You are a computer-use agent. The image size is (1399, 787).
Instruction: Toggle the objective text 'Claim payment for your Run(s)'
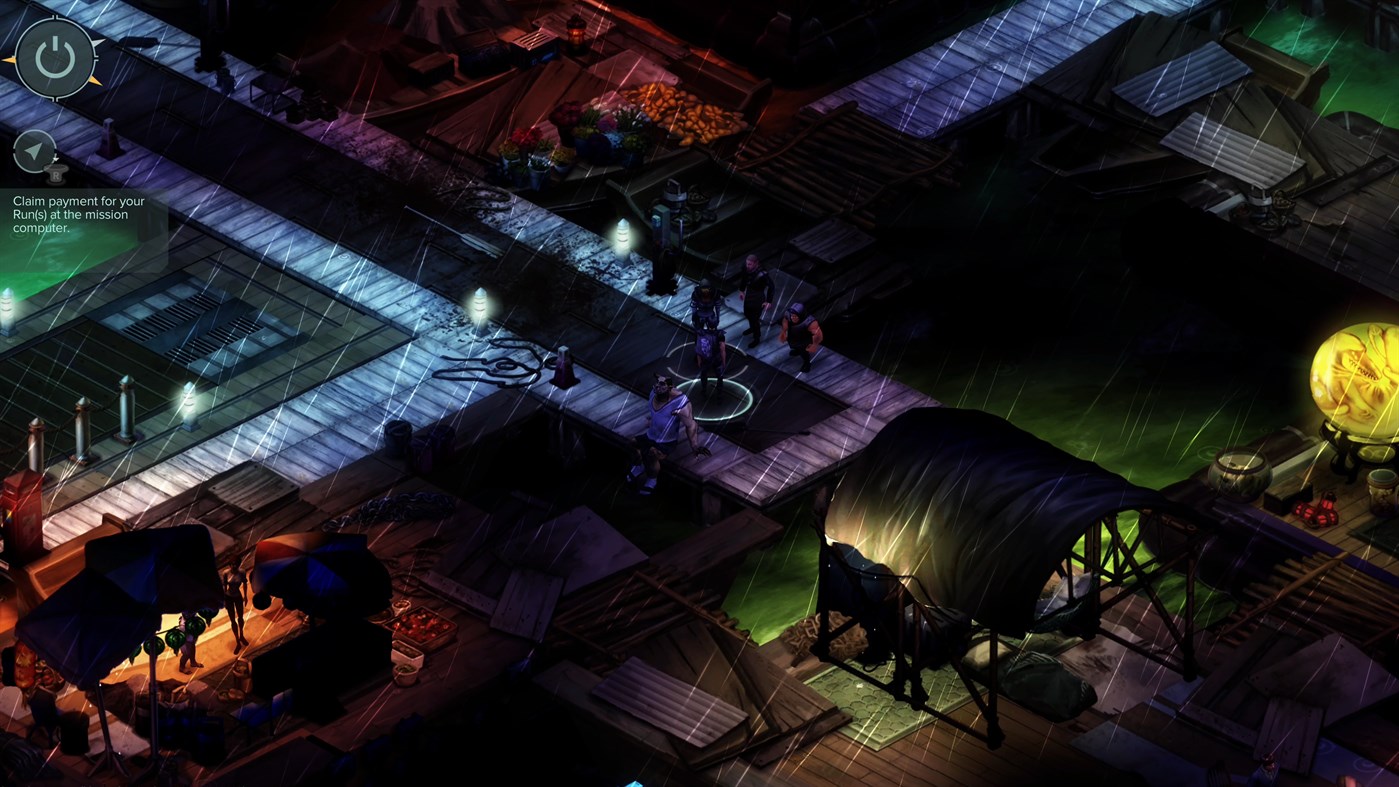(x=77, y=213)
